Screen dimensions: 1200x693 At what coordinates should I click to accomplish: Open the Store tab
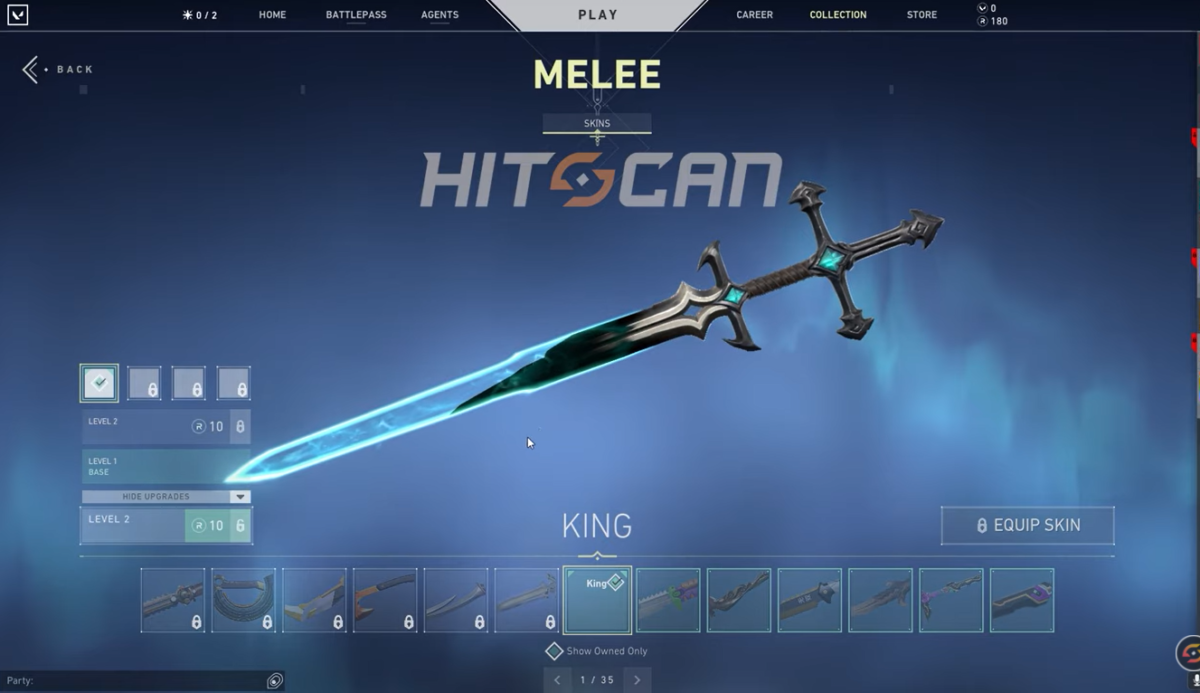click(921, 15)
